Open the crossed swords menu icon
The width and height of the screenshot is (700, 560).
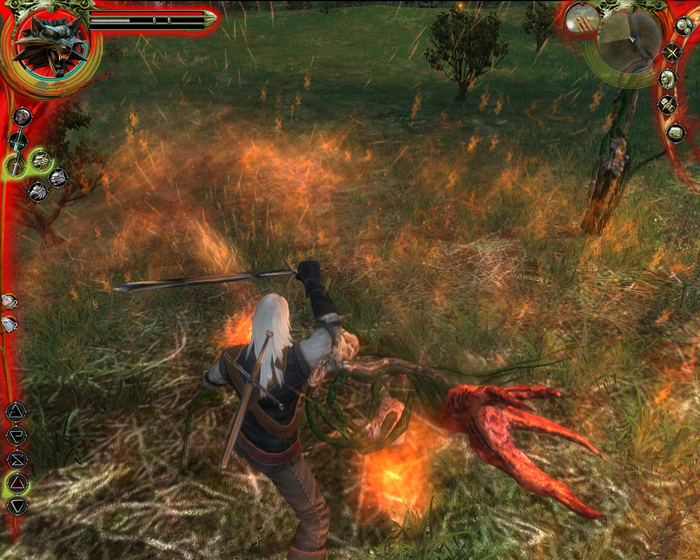coord(673,52)
